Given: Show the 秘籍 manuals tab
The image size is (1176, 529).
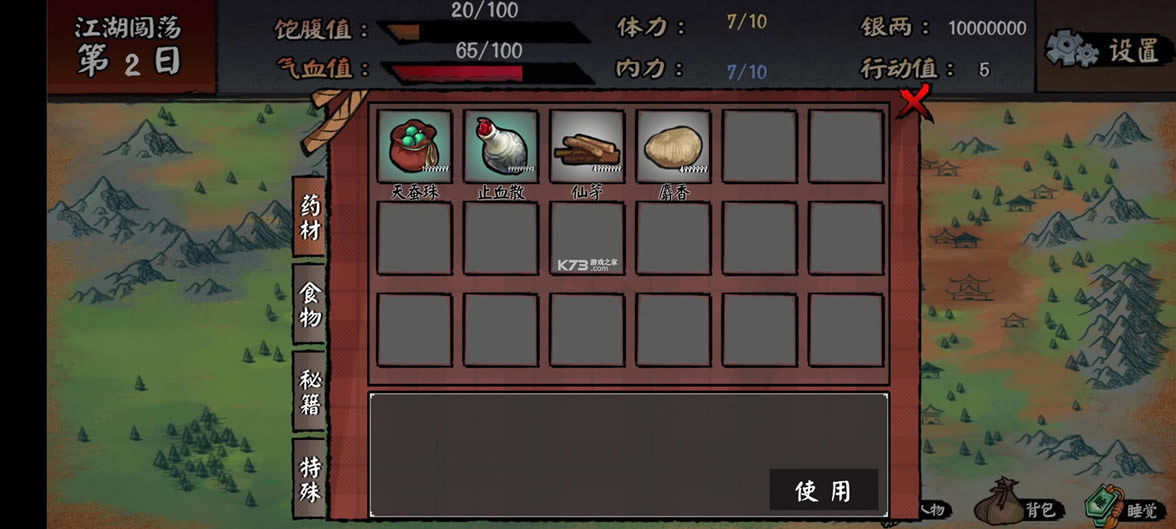Looking at the screenshot, I should 311,391.
